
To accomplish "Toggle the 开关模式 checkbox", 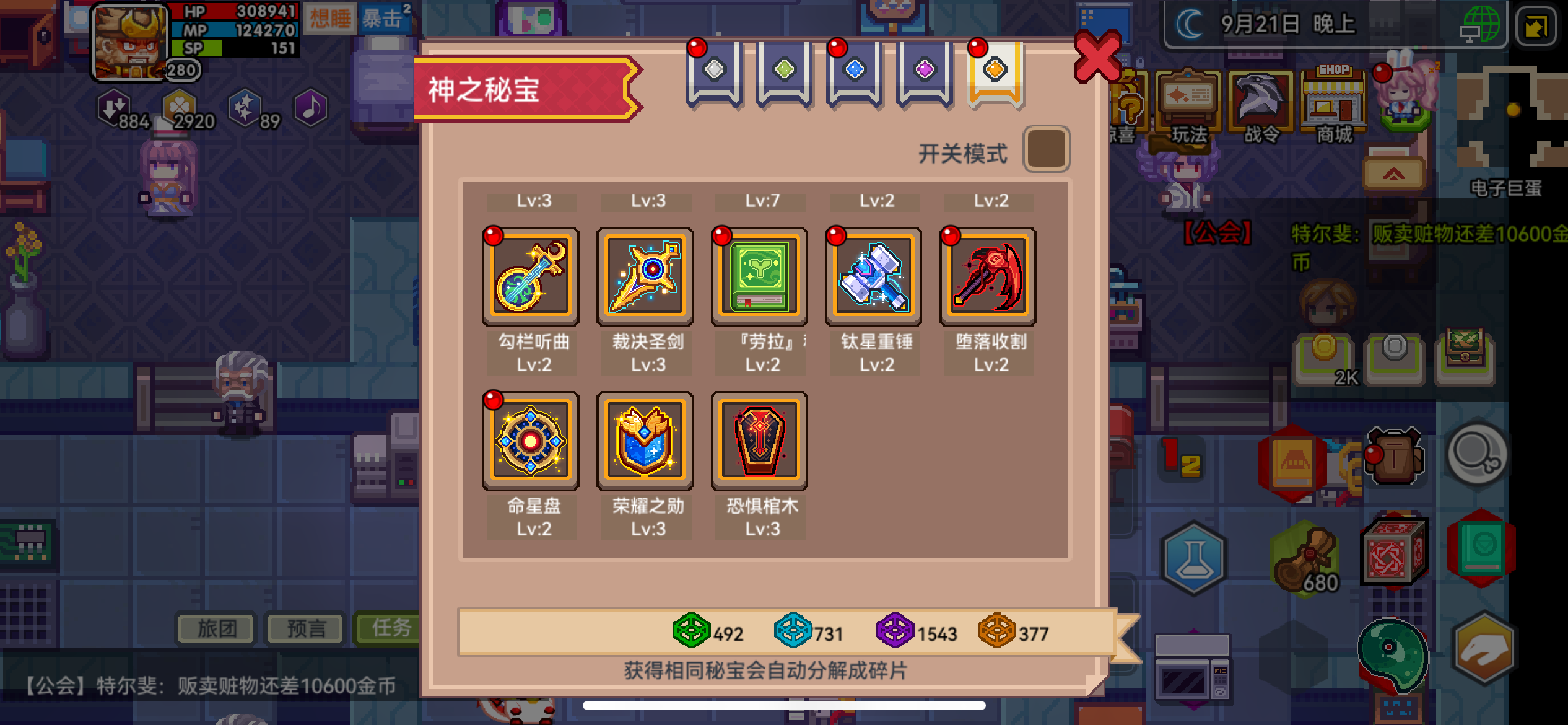I will (x=1048, y=149).
